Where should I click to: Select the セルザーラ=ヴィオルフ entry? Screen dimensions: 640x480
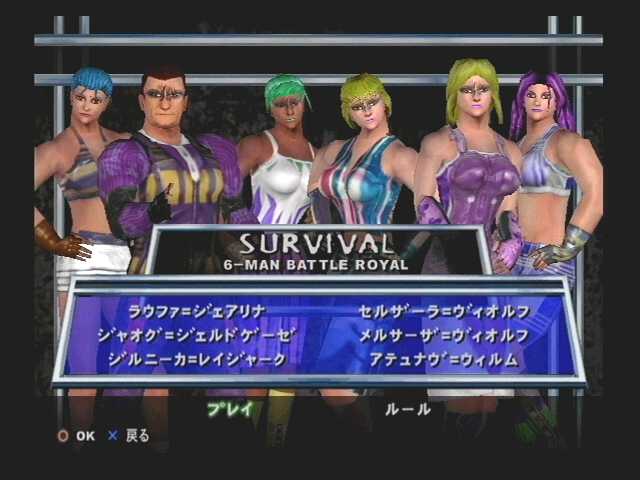(x=444, y=310)
